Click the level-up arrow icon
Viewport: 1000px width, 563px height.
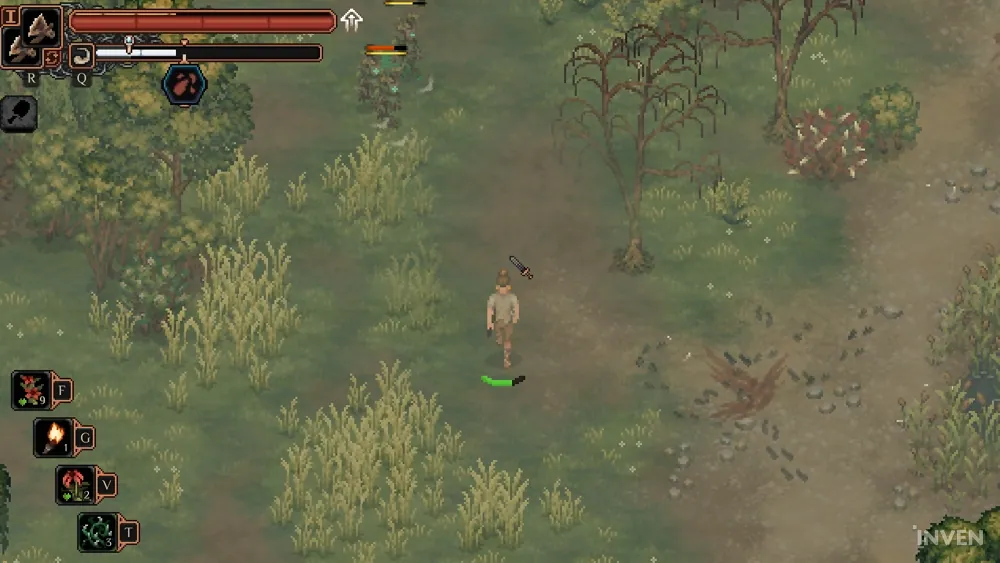point(351,20)
